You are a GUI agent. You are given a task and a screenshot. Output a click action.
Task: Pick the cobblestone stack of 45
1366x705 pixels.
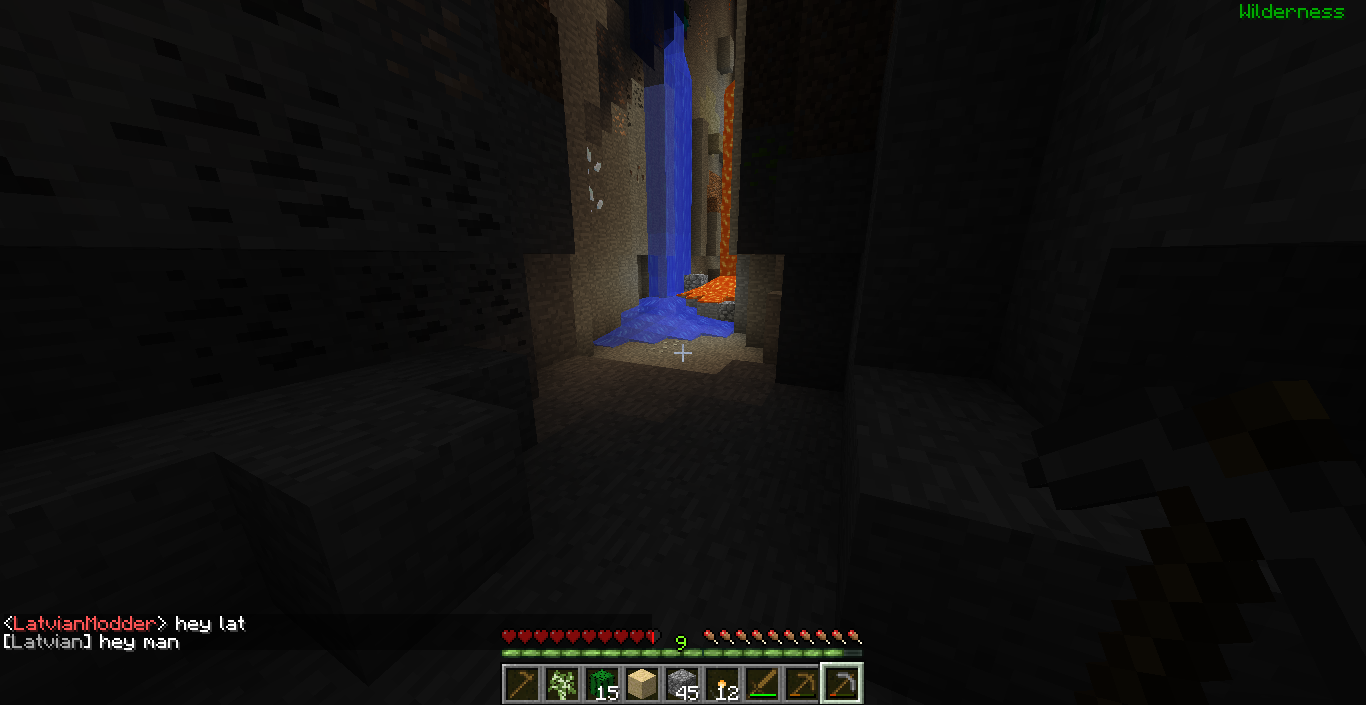(681, 685)
